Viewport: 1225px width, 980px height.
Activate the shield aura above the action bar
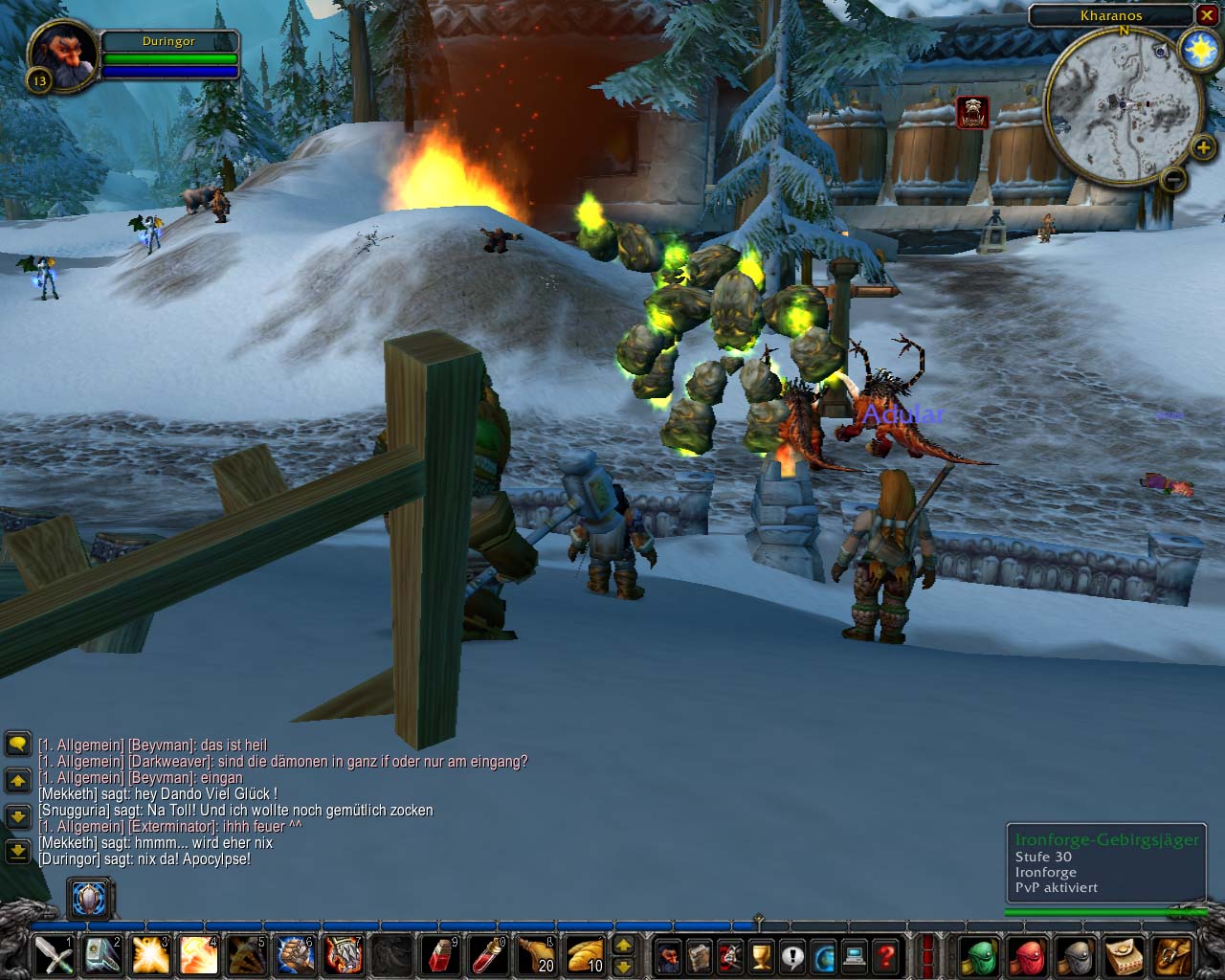point(90,899)
